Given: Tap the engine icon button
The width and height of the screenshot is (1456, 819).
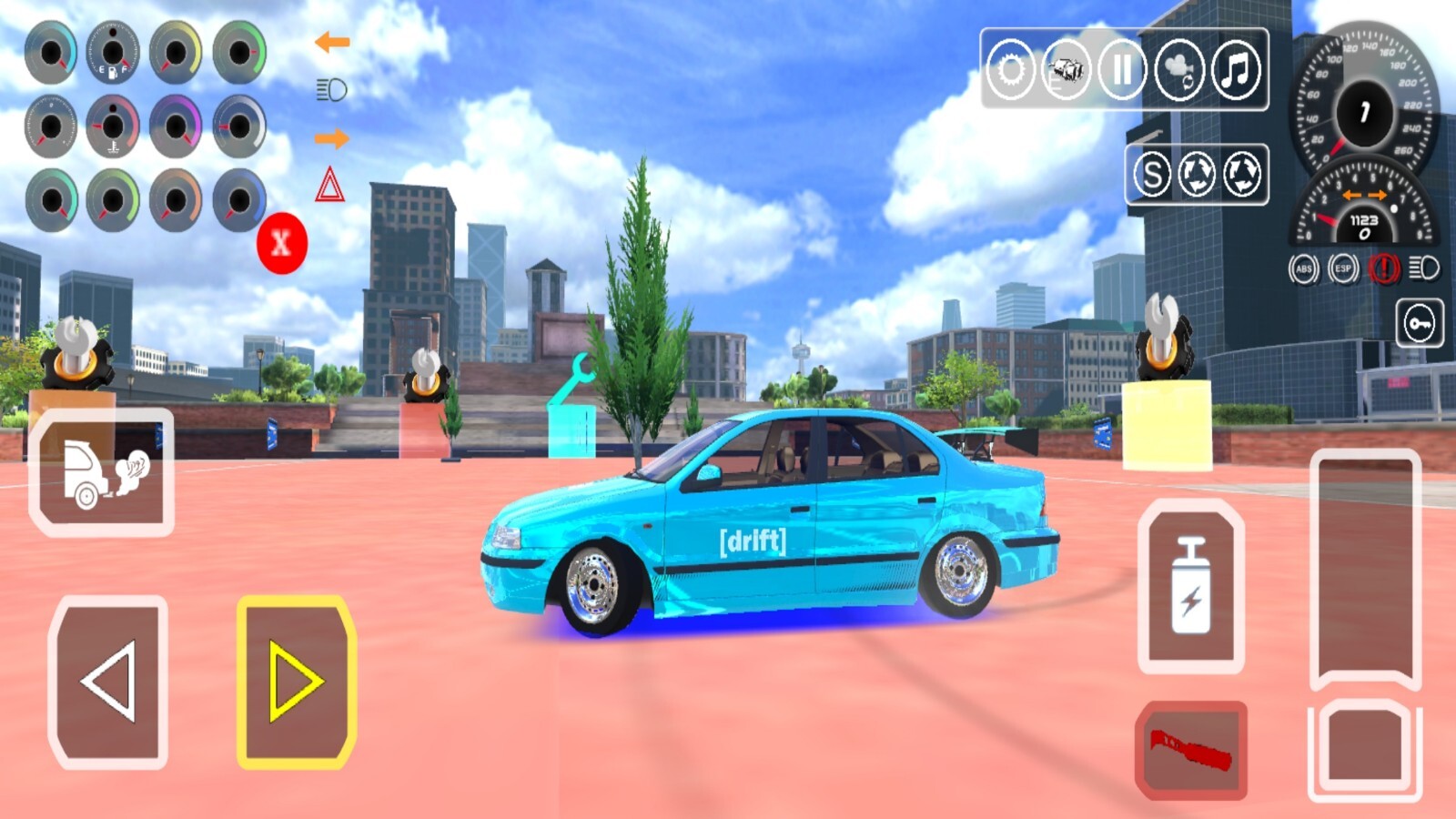Looking at the screenshot, I should click(x=1067, y=69).
